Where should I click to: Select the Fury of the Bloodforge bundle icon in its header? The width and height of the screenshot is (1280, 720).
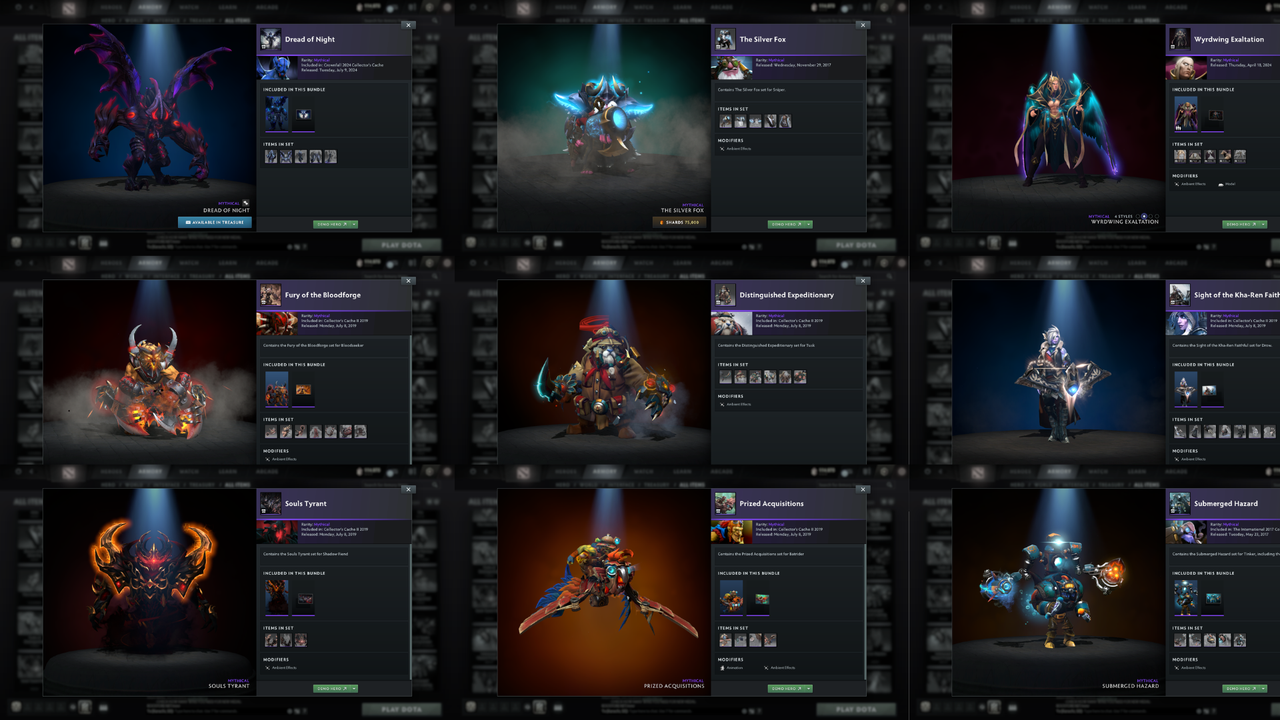[x=270, y=294]
